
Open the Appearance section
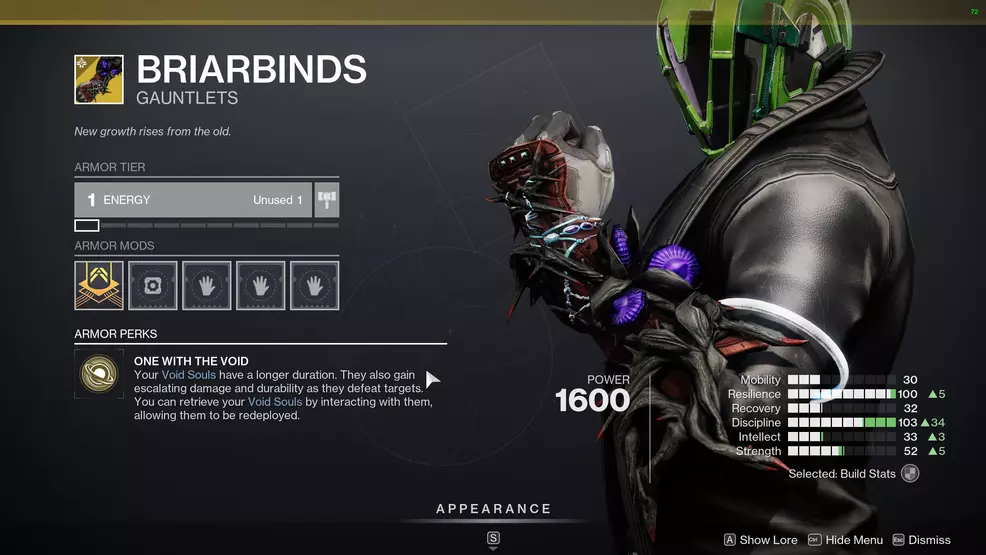click(x=493, y=510)
